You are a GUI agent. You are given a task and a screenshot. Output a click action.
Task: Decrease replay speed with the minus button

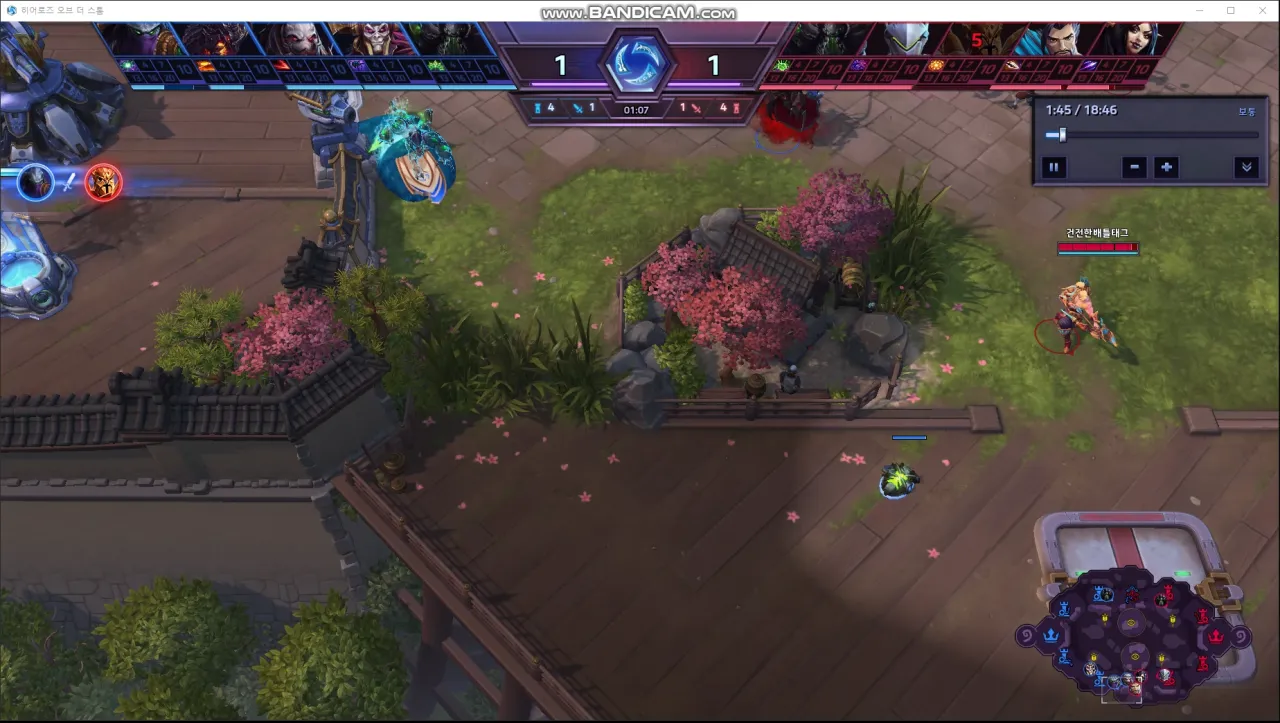click(1133, 167)
